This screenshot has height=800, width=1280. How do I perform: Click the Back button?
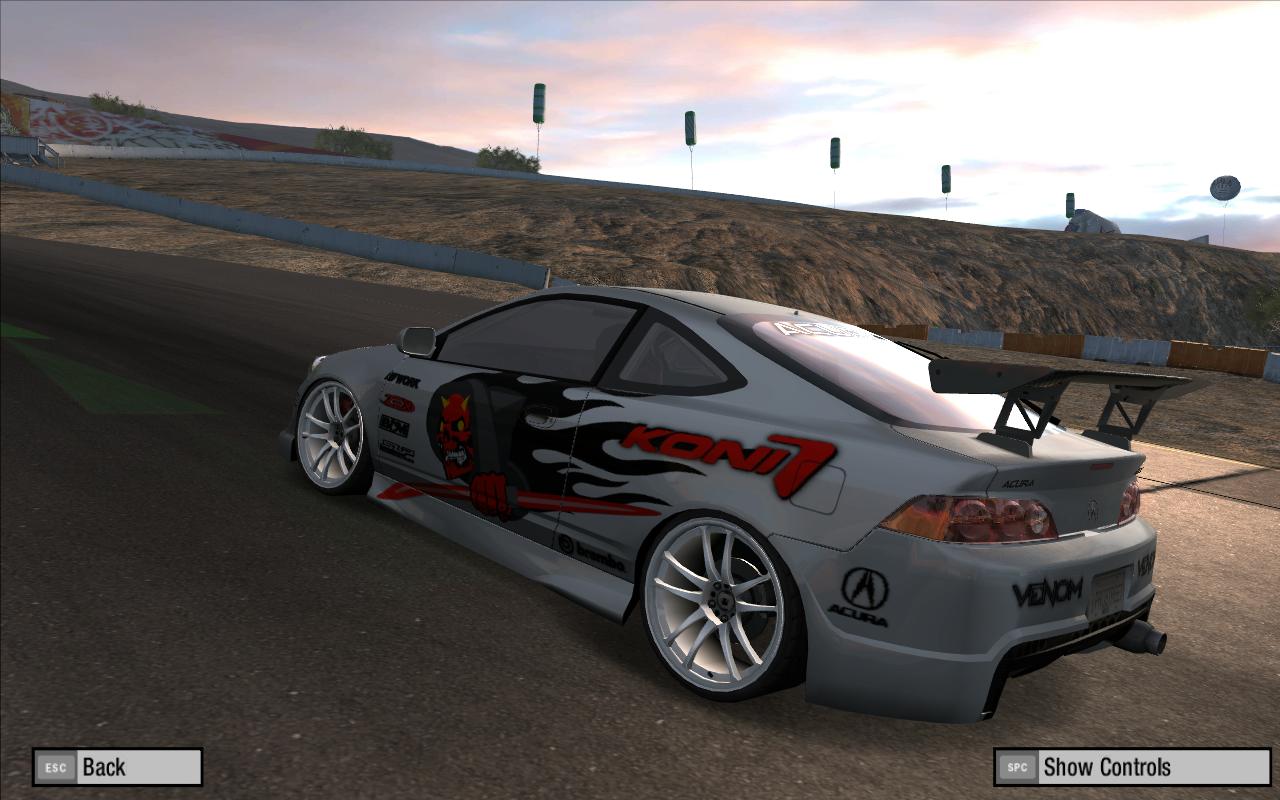click(x=117, y=767)
